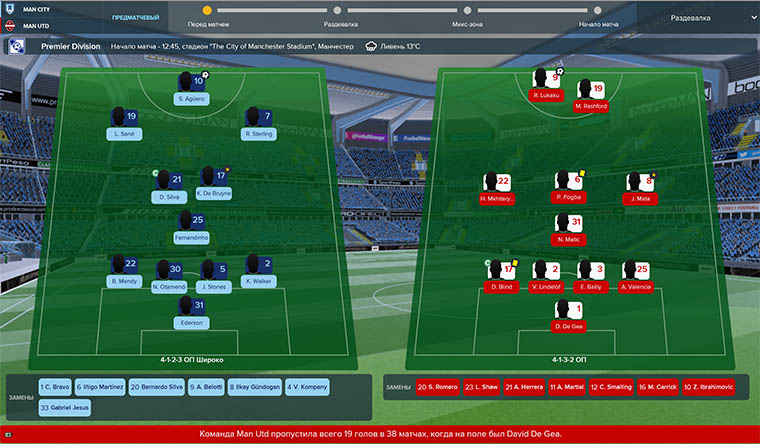Click the Раздевалка continue button

691,17
